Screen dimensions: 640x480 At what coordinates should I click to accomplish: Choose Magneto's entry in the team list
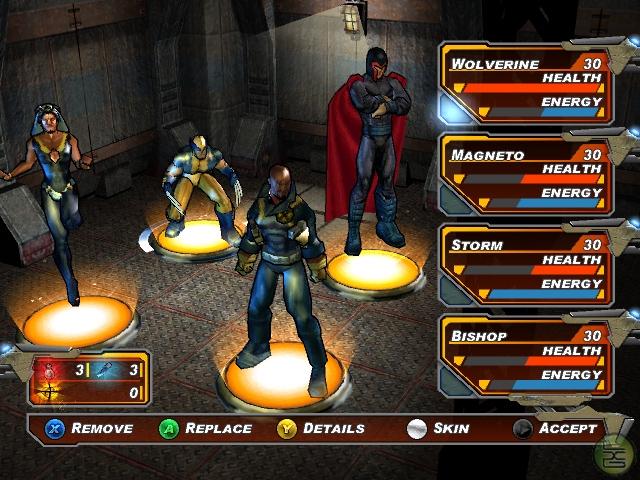point(526,175)
